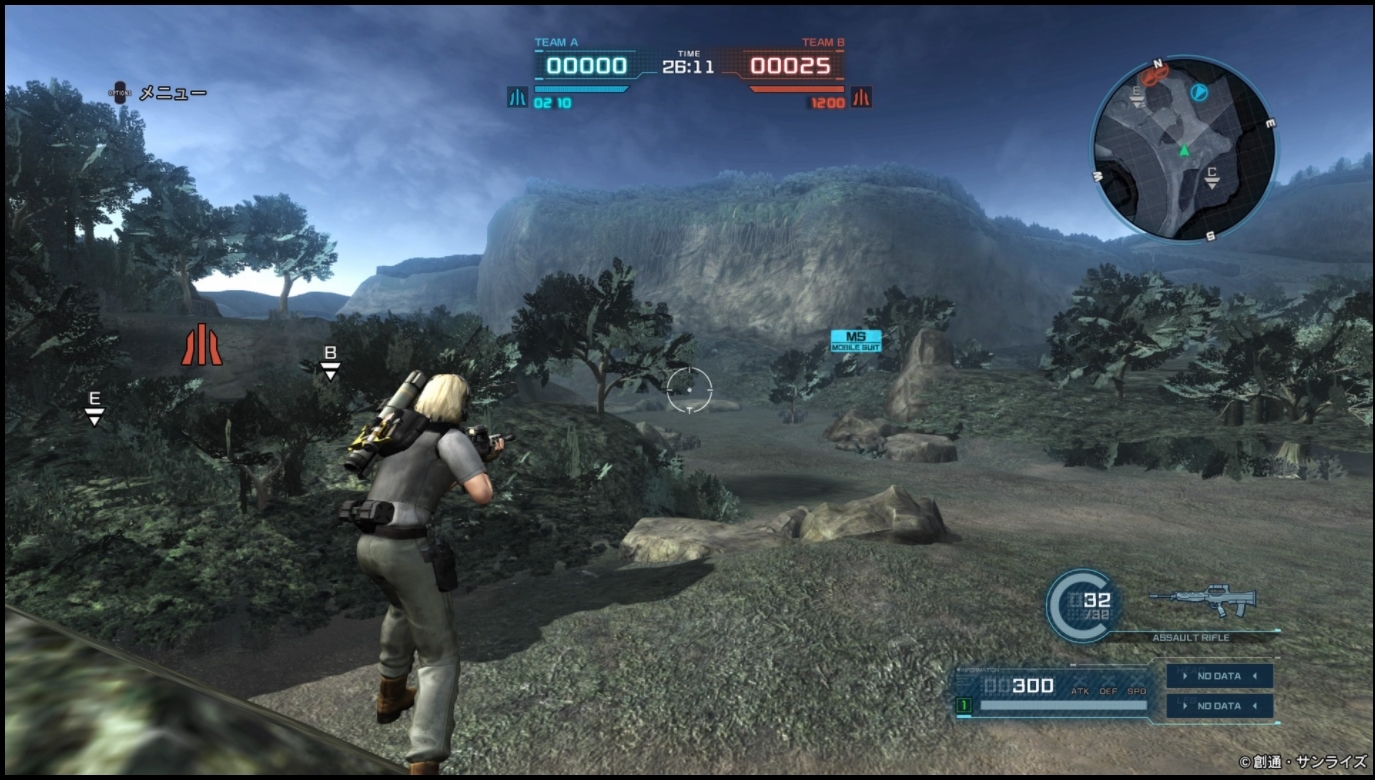Click the red enemy icons on minimap
This screenshot has width=1375, height=780.
pyautogui.click(x=1155, y=74)
